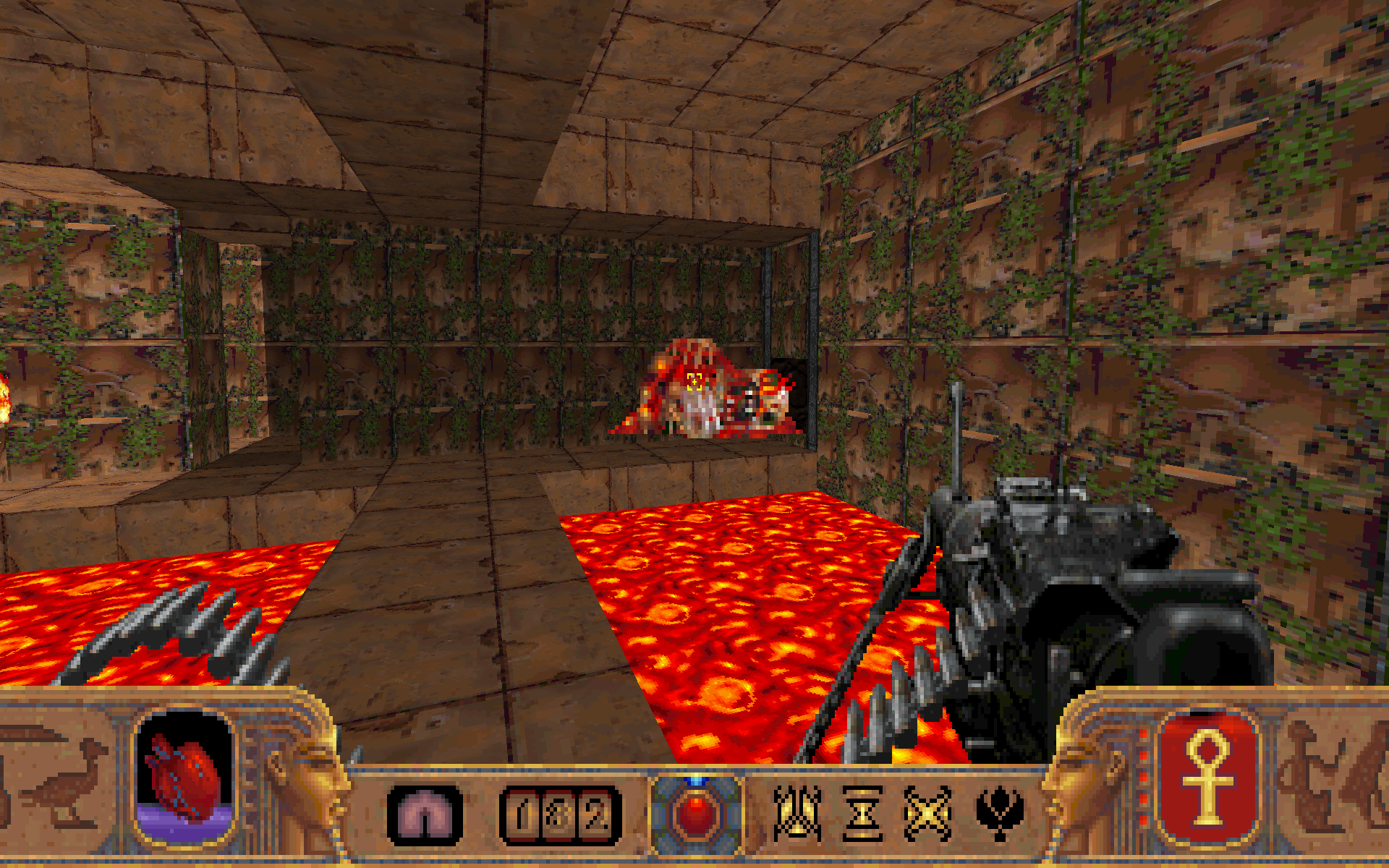Screen dimensions: 1389x868
Task: Click the scarab harp-shaped artifact symbol
Action: (797, 810)
